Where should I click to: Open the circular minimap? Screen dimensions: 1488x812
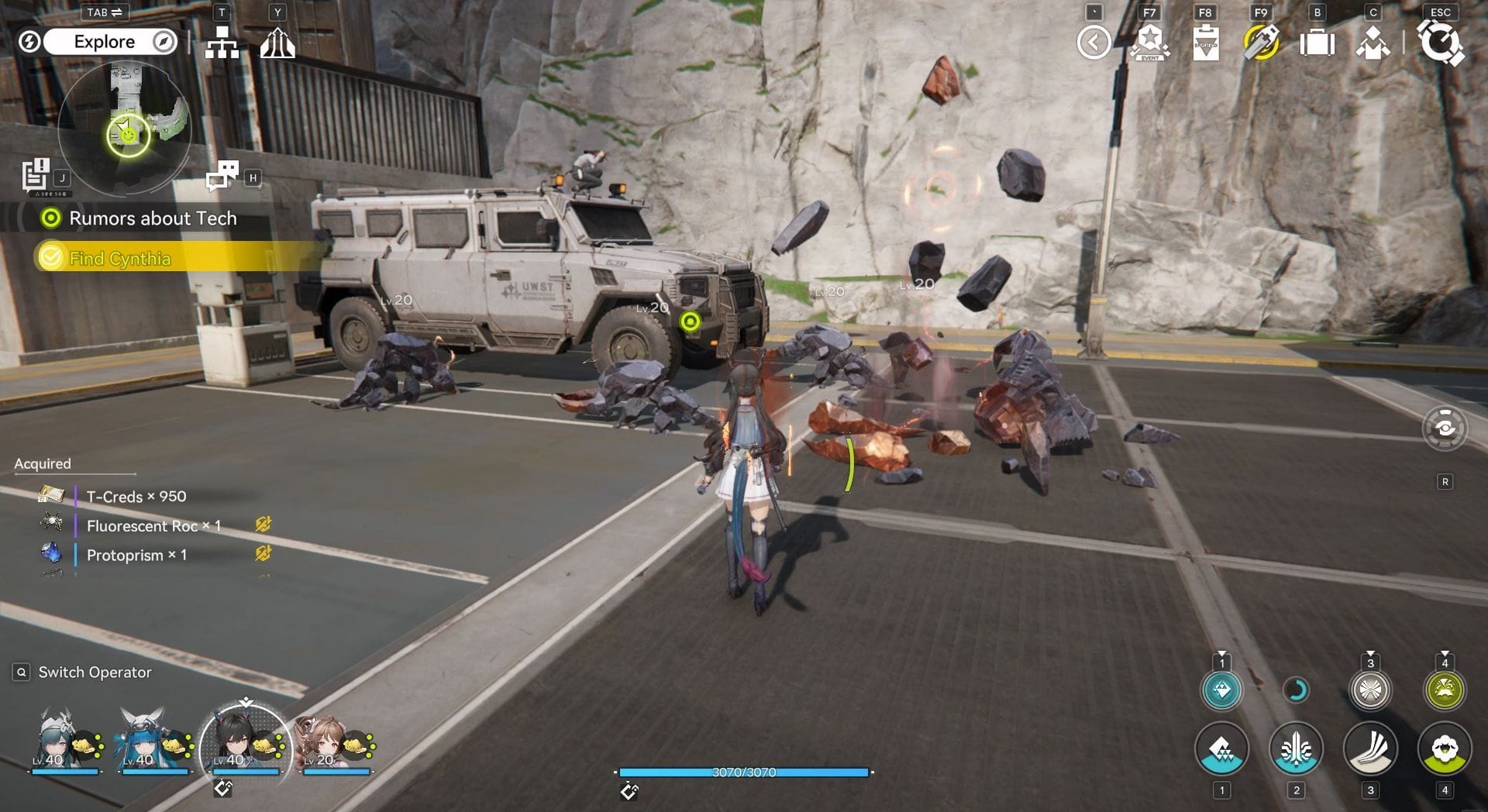(x=124, y=128)
